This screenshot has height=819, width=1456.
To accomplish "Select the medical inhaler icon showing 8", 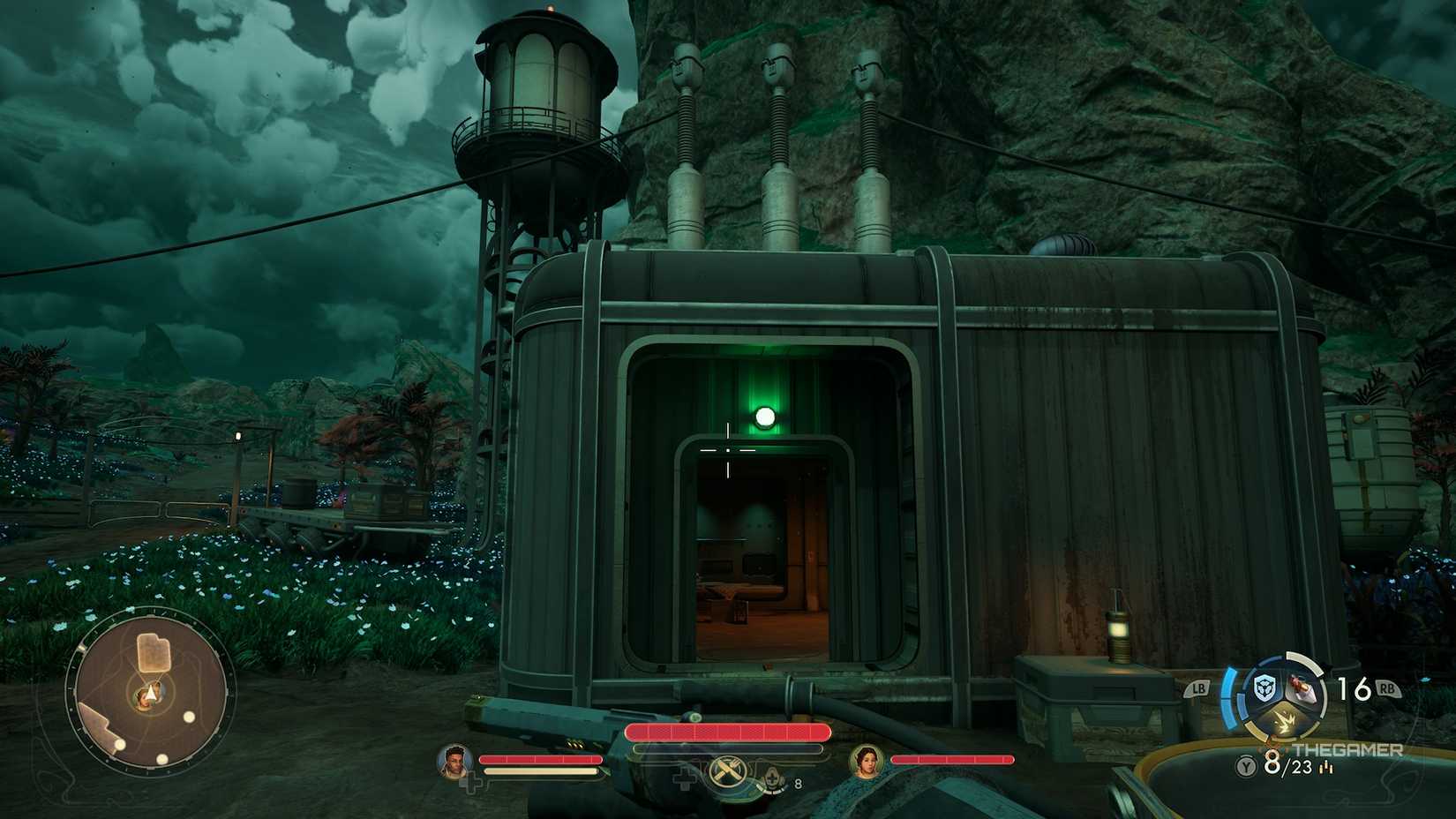I will pyautogui.click(x=773, y=777).
